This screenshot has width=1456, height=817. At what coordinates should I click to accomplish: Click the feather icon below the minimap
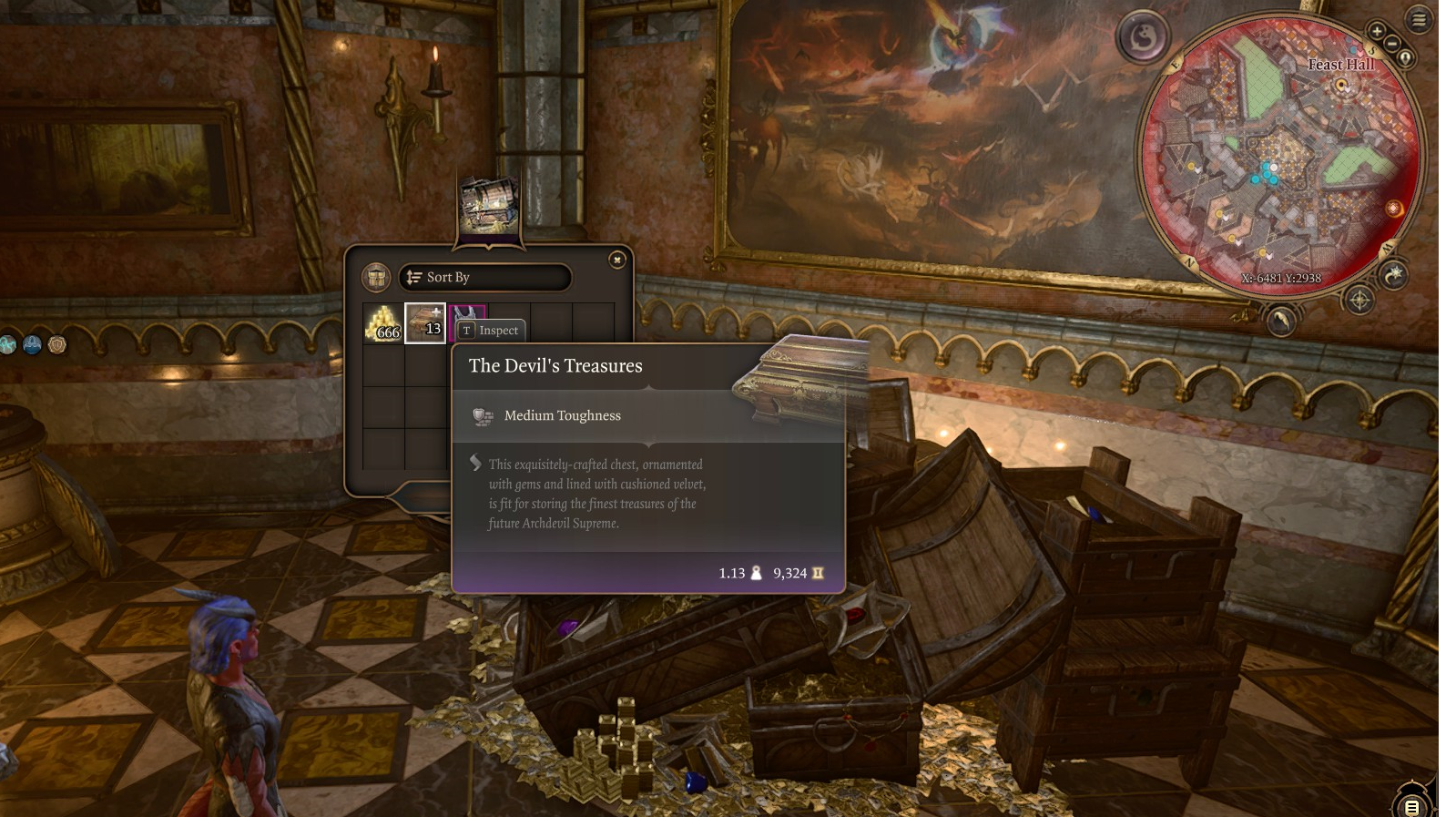coord(1281,320)
